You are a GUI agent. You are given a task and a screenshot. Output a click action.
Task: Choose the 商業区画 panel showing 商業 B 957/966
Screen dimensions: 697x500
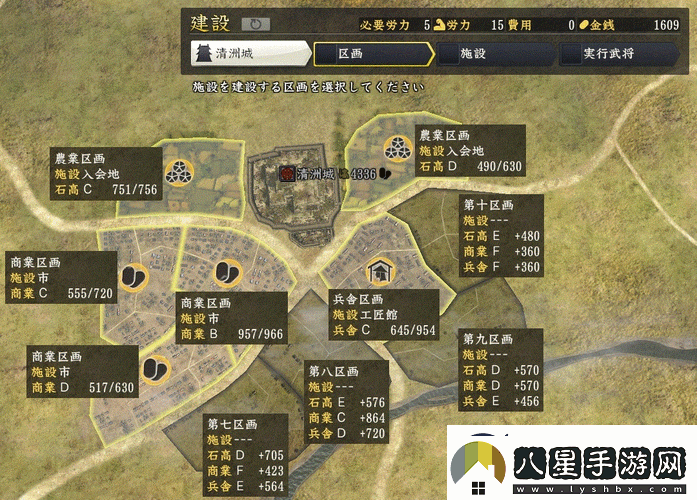pos(232,320)
